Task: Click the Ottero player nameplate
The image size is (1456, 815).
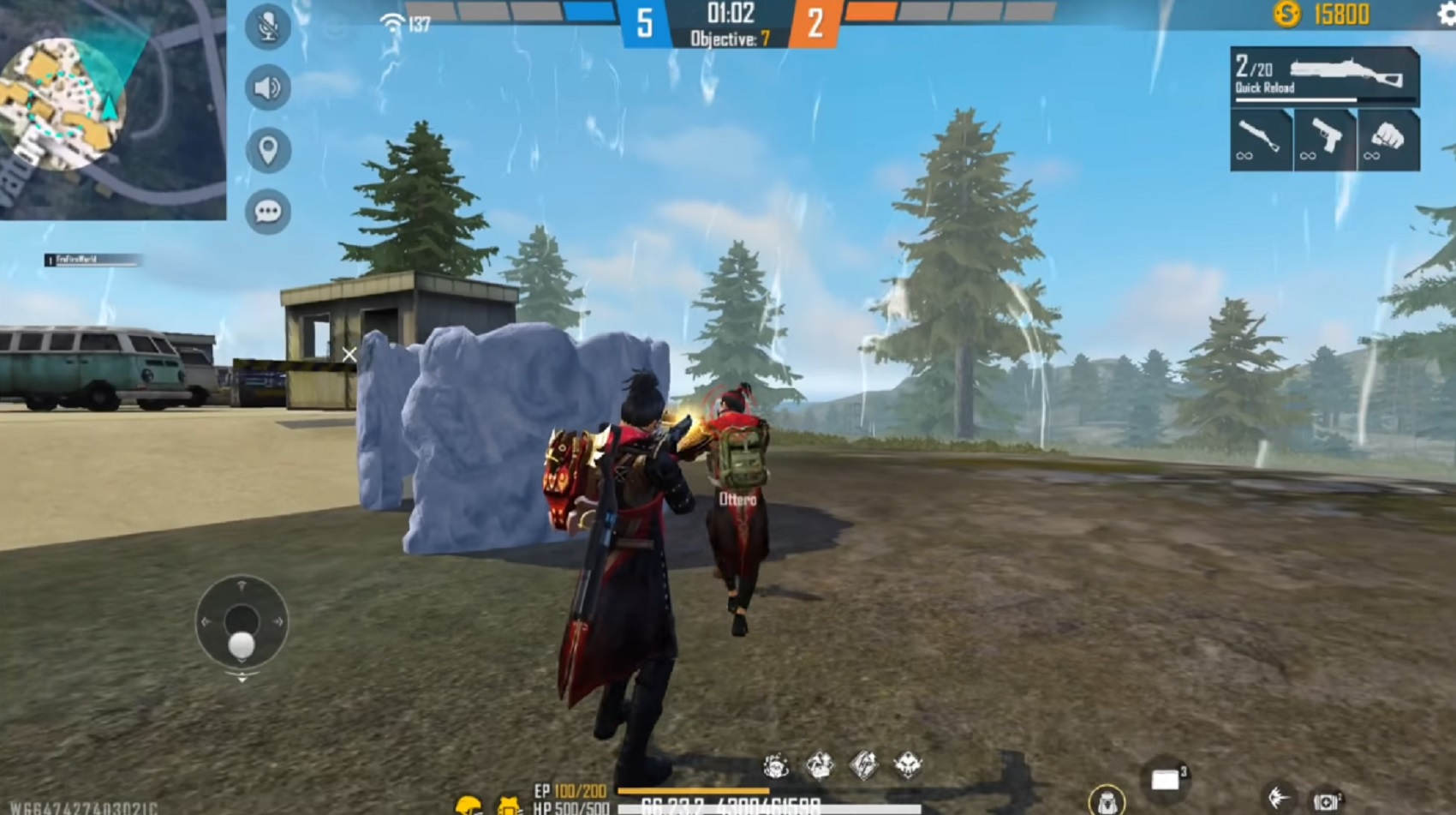Action: point(739,500)
